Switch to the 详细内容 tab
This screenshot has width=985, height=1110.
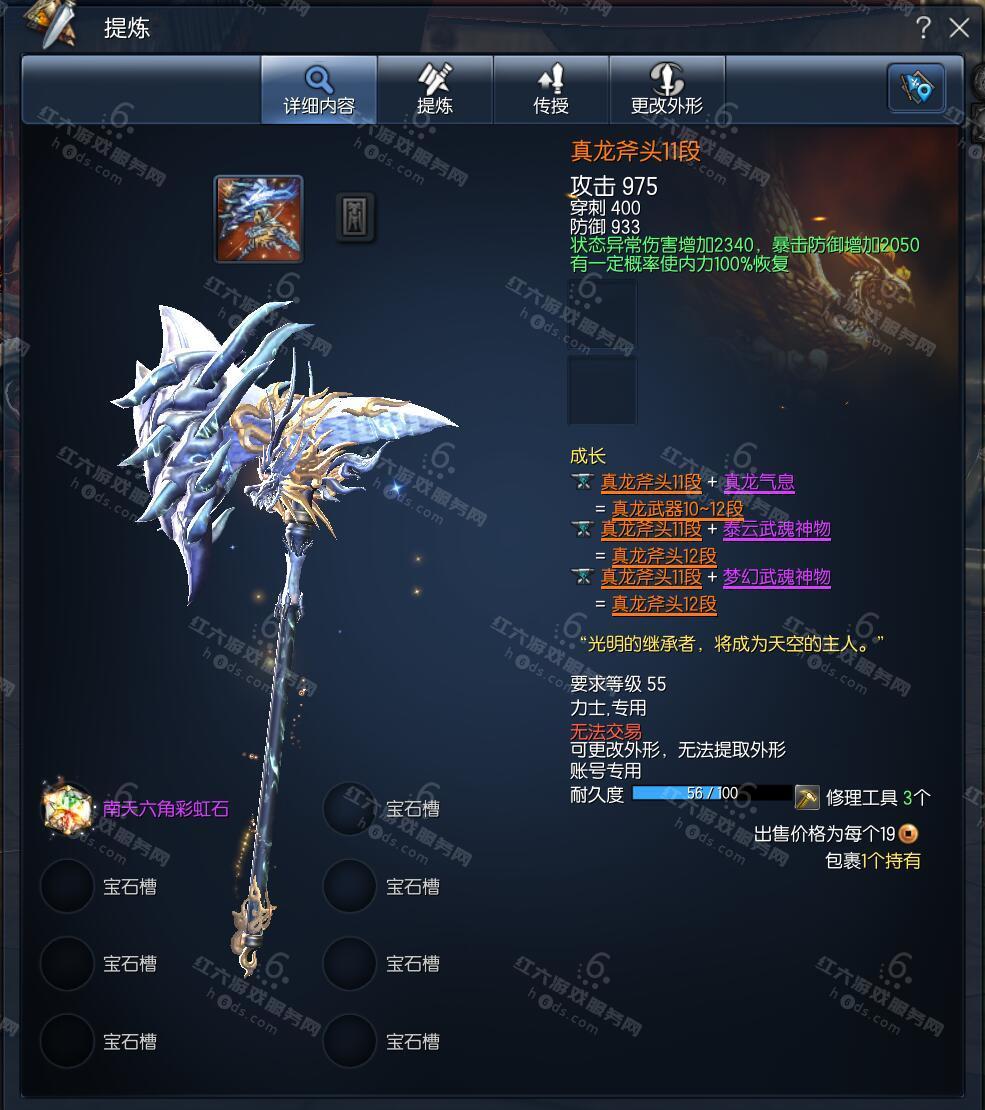(319, 89)
